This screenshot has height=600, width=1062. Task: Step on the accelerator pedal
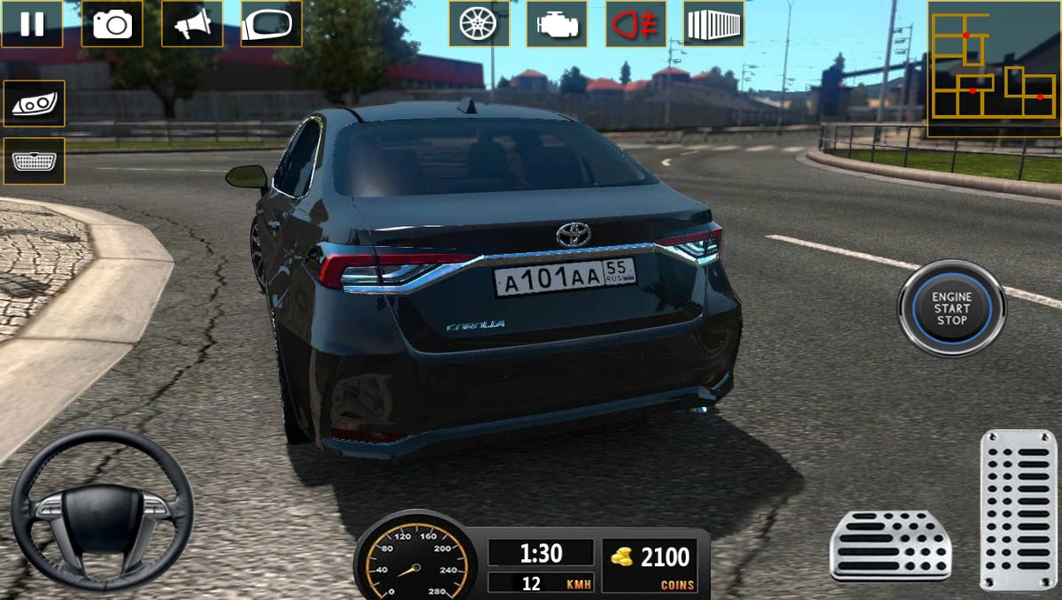pyautogui.click(x=1018, y=509)
